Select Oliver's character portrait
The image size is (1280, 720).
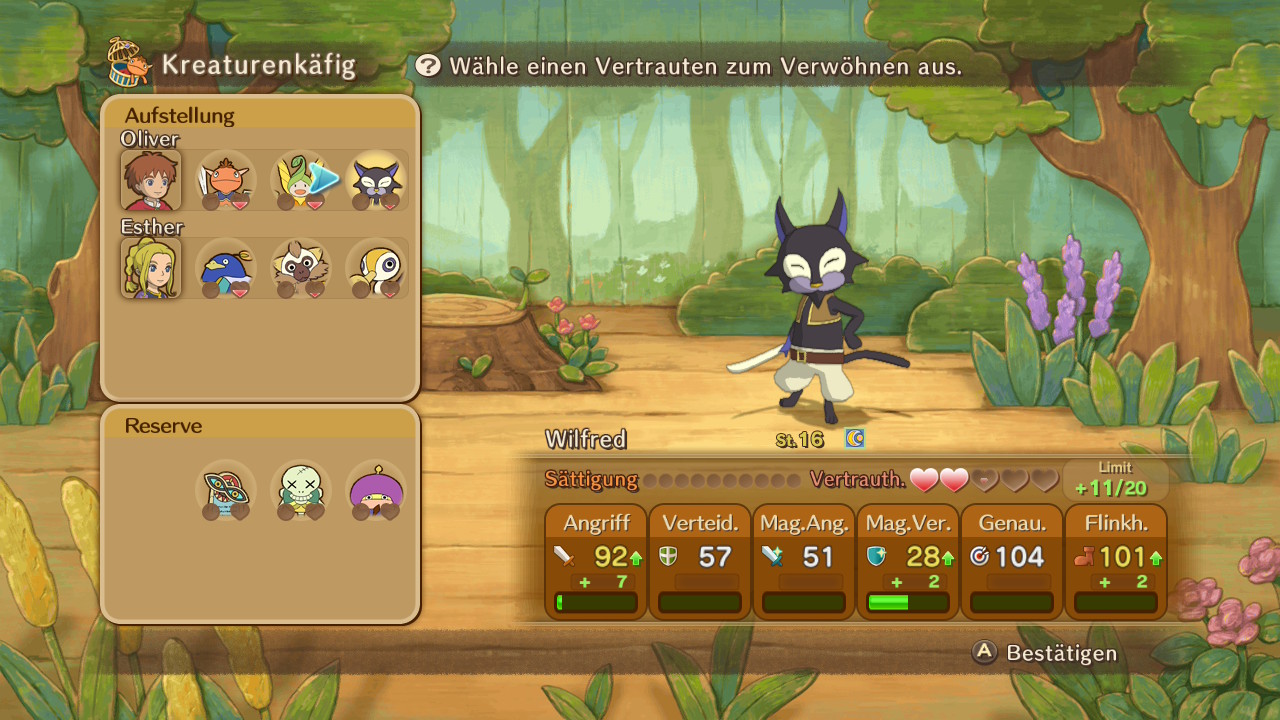(x=151, y=181)
